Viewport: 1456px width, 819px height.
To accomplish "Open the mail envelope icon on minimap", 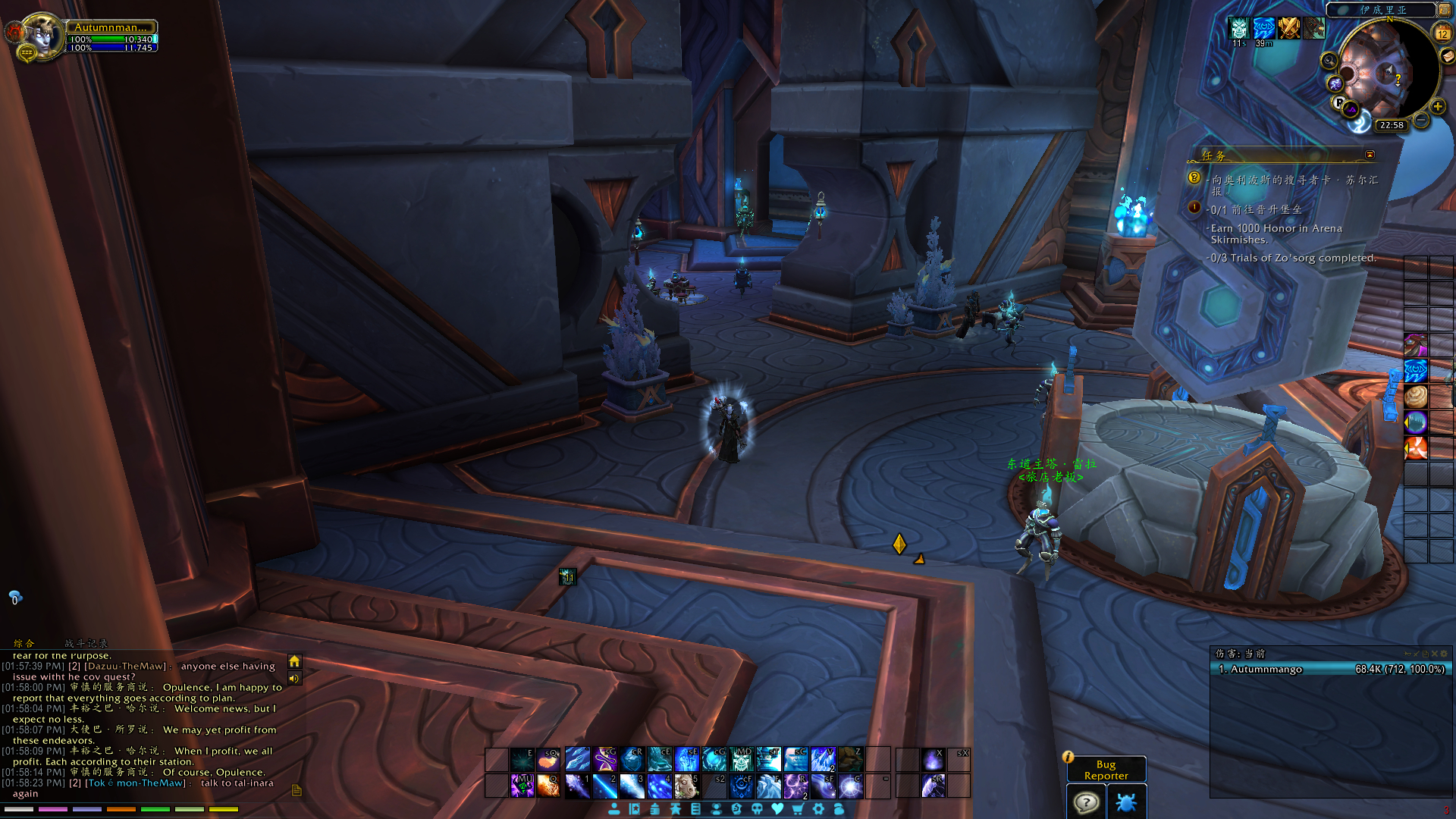I will point(1448,55).
